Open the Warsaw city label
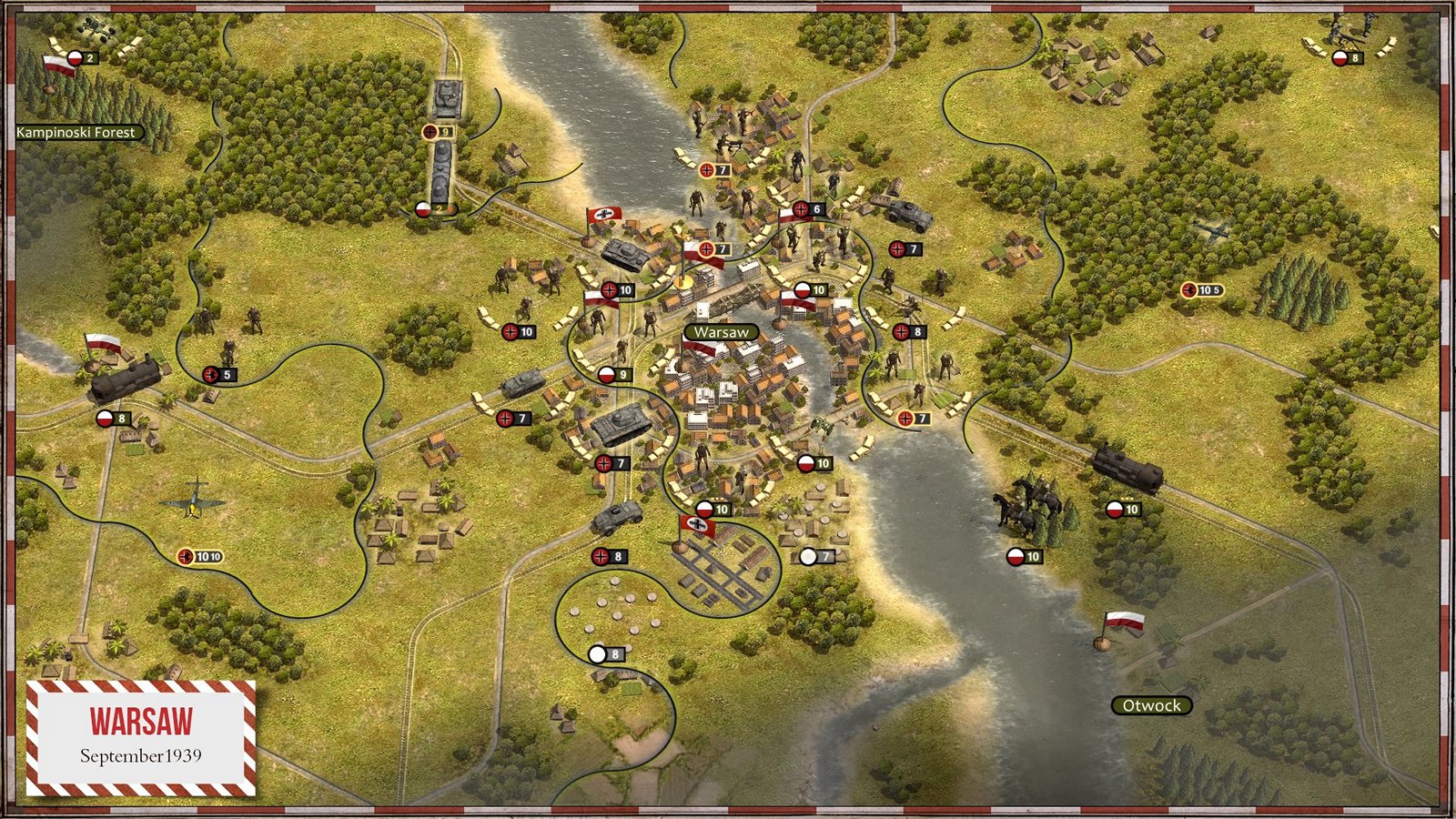The image size is (1456, 819). click(x=723, y=331)
